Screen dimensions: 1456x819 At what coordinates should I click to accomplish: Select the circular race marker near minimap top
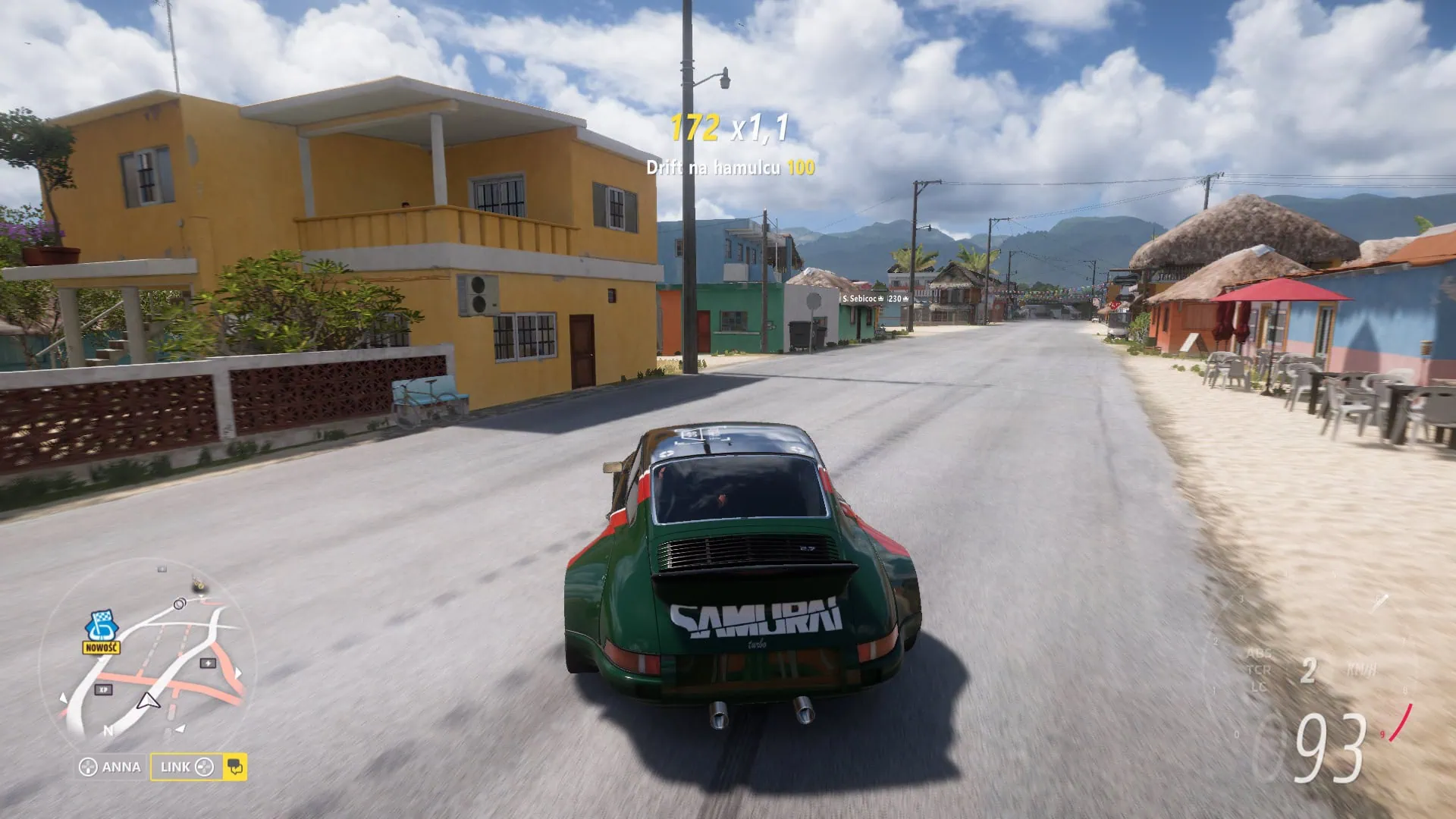(179, 603)
